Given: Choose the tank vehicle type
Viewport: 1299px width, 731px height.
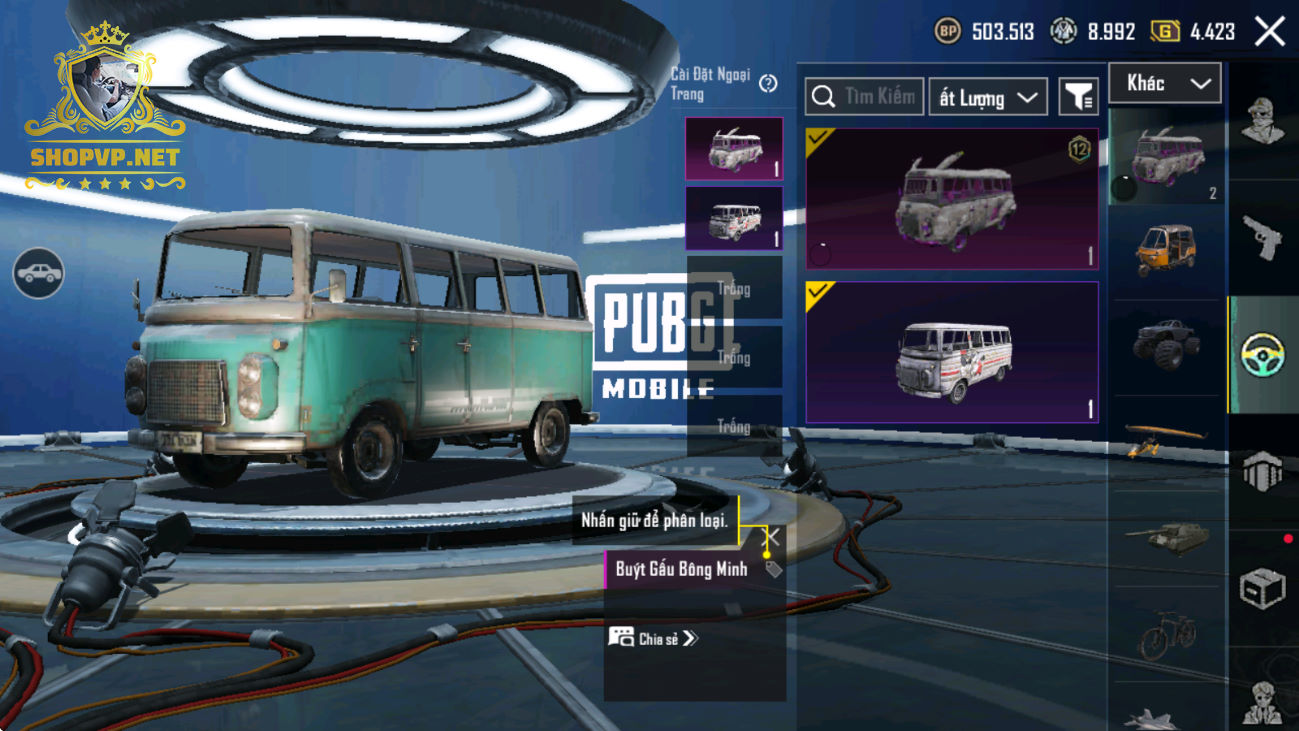Looking at the screenshot, I should pyautogui.click(x=1166, y=537).
